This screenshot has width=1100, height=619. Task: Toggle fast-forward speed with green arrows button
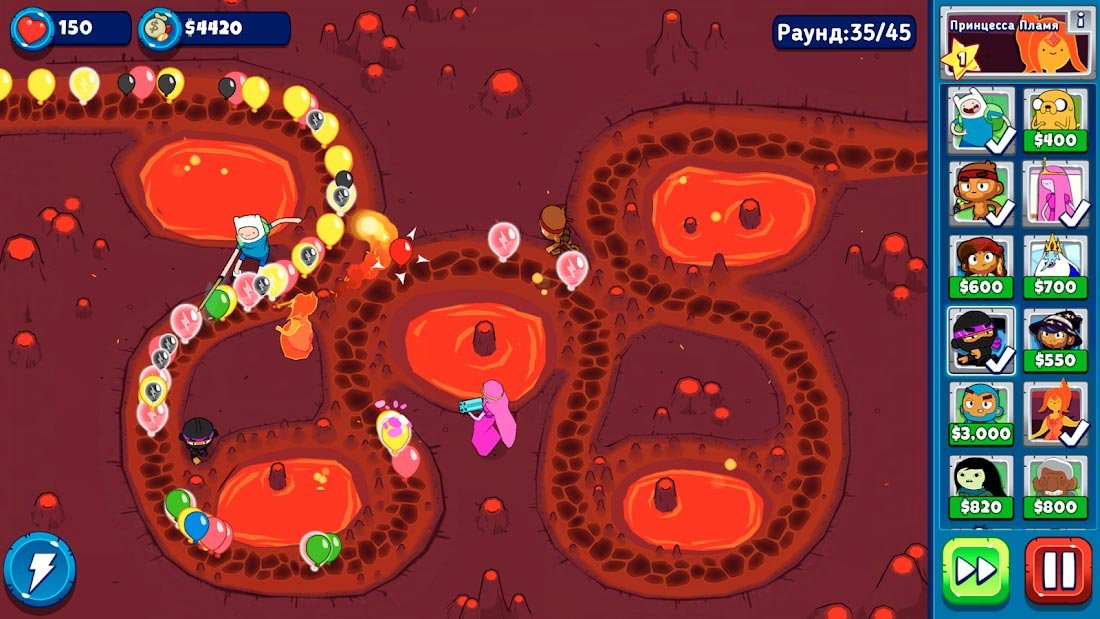pyautogui.click(x=976, y=571)
